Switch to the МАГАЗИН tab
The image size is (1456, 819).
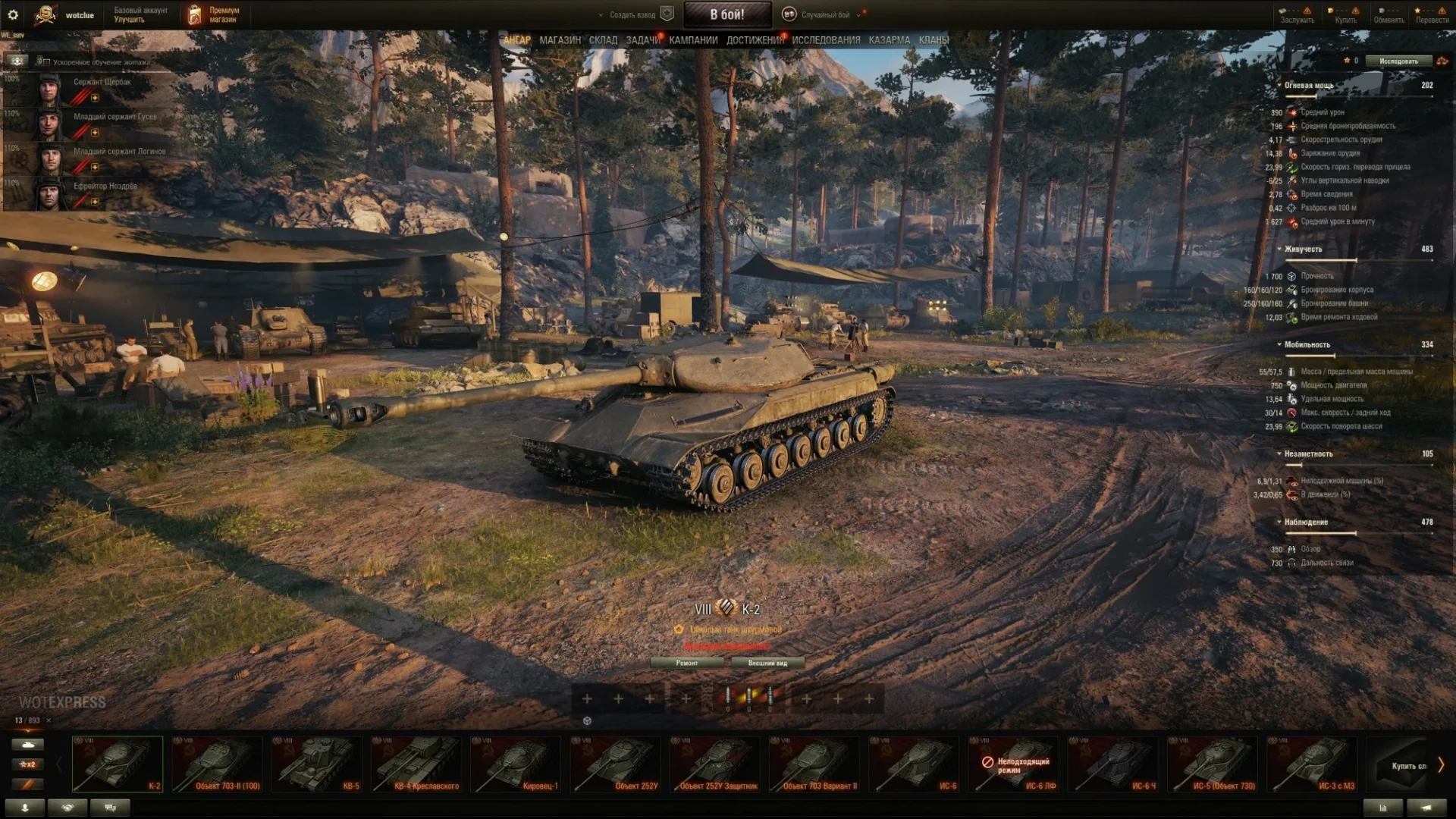(x=560, y=40)
